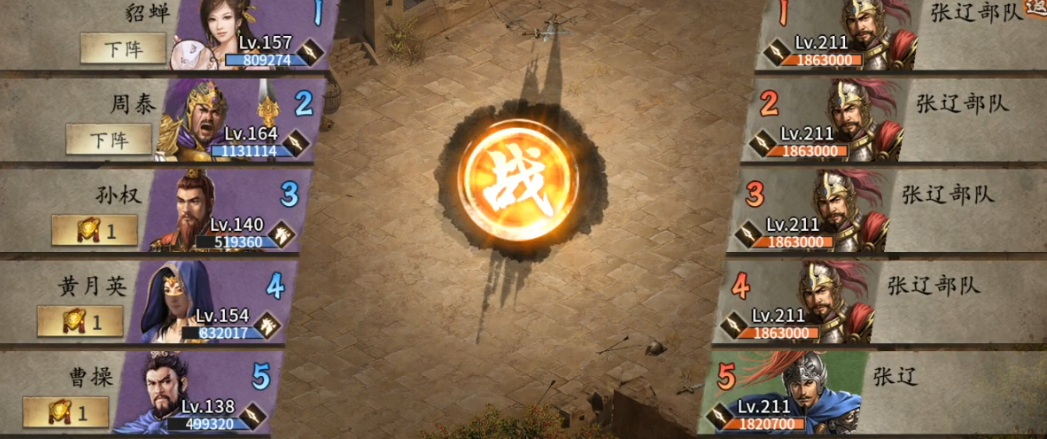Click the token button under 黄月英
This screenshot has height=439, width=1047.
(80, 321)
